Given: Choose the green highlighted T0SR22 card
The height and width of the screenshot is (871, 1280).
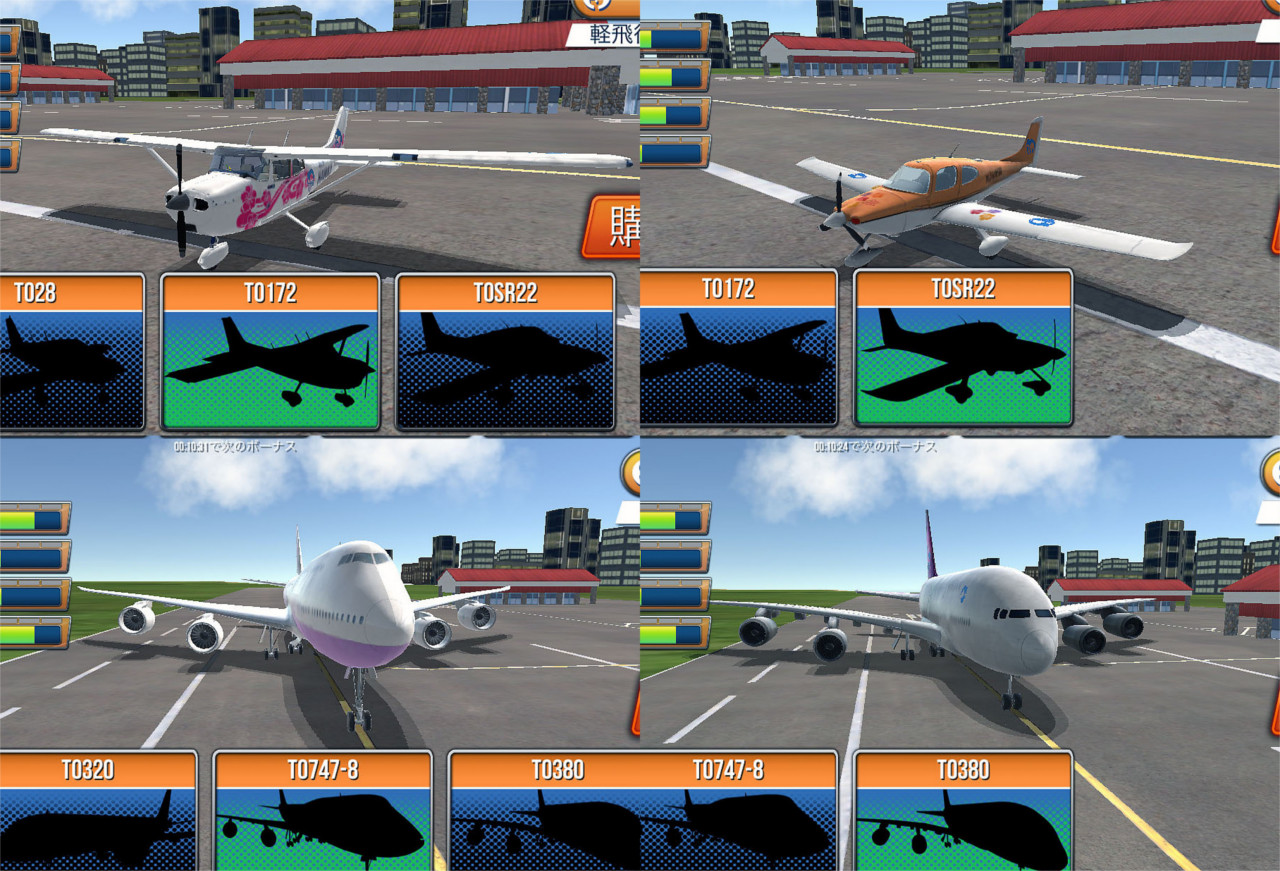Looking at the screenshot, I should (963, 350).
